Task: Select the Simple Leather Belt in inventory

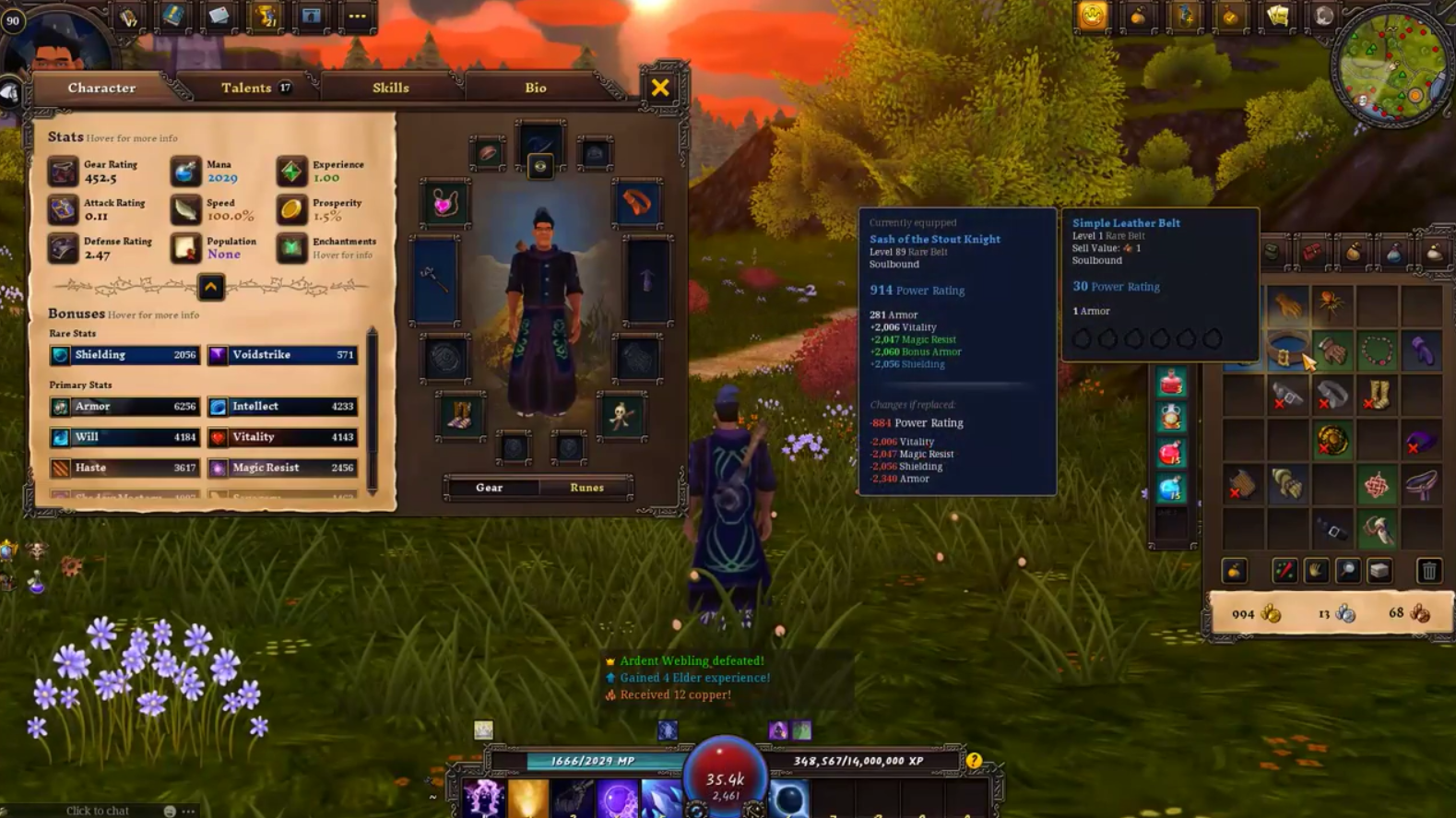Action: point(1286,352)
